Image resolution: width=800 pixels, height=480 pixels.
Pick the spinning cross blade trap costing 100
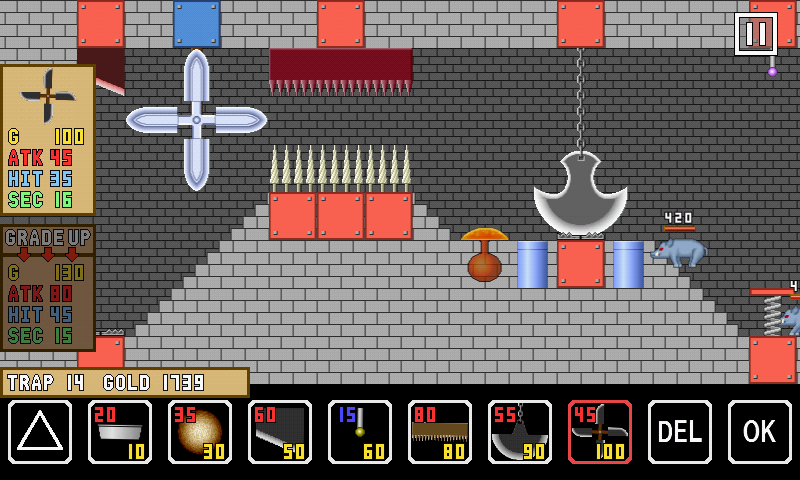pyautogui.click(x=600, y=432)
